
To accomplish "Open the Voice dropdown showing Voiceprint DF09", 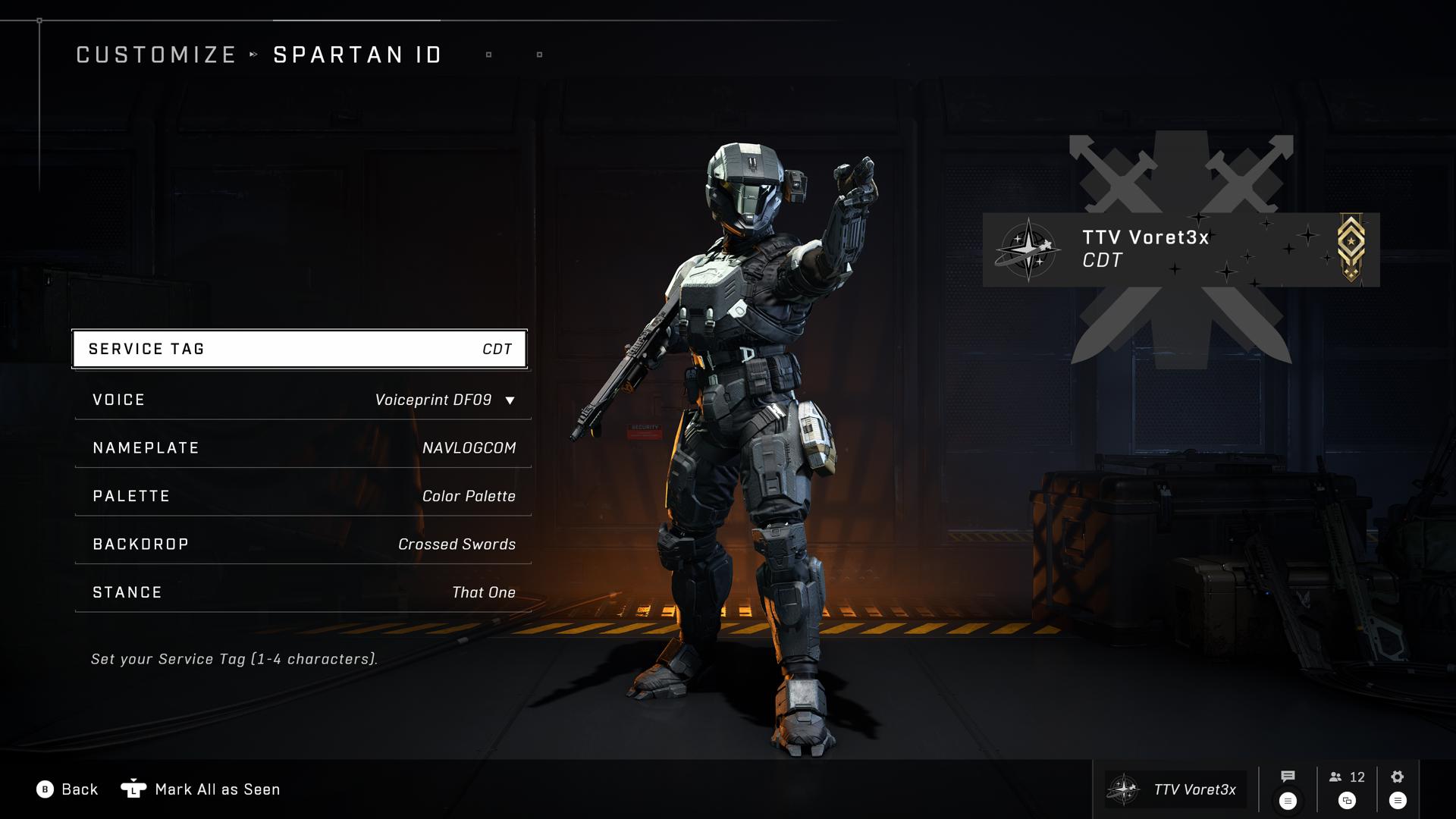I will pos(303,400).
